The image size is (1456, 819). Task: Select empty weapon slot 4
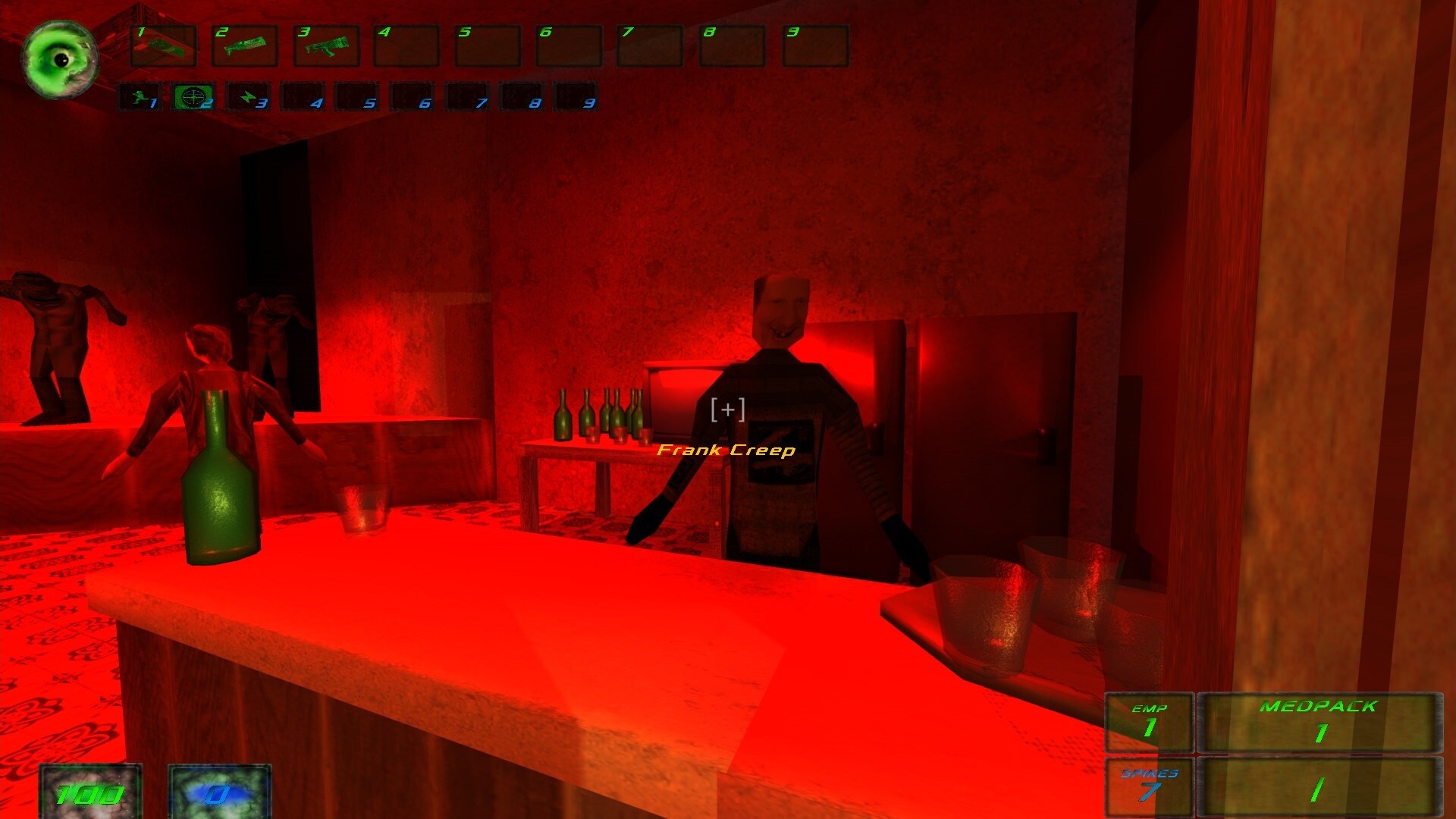[x=407, y=47]
